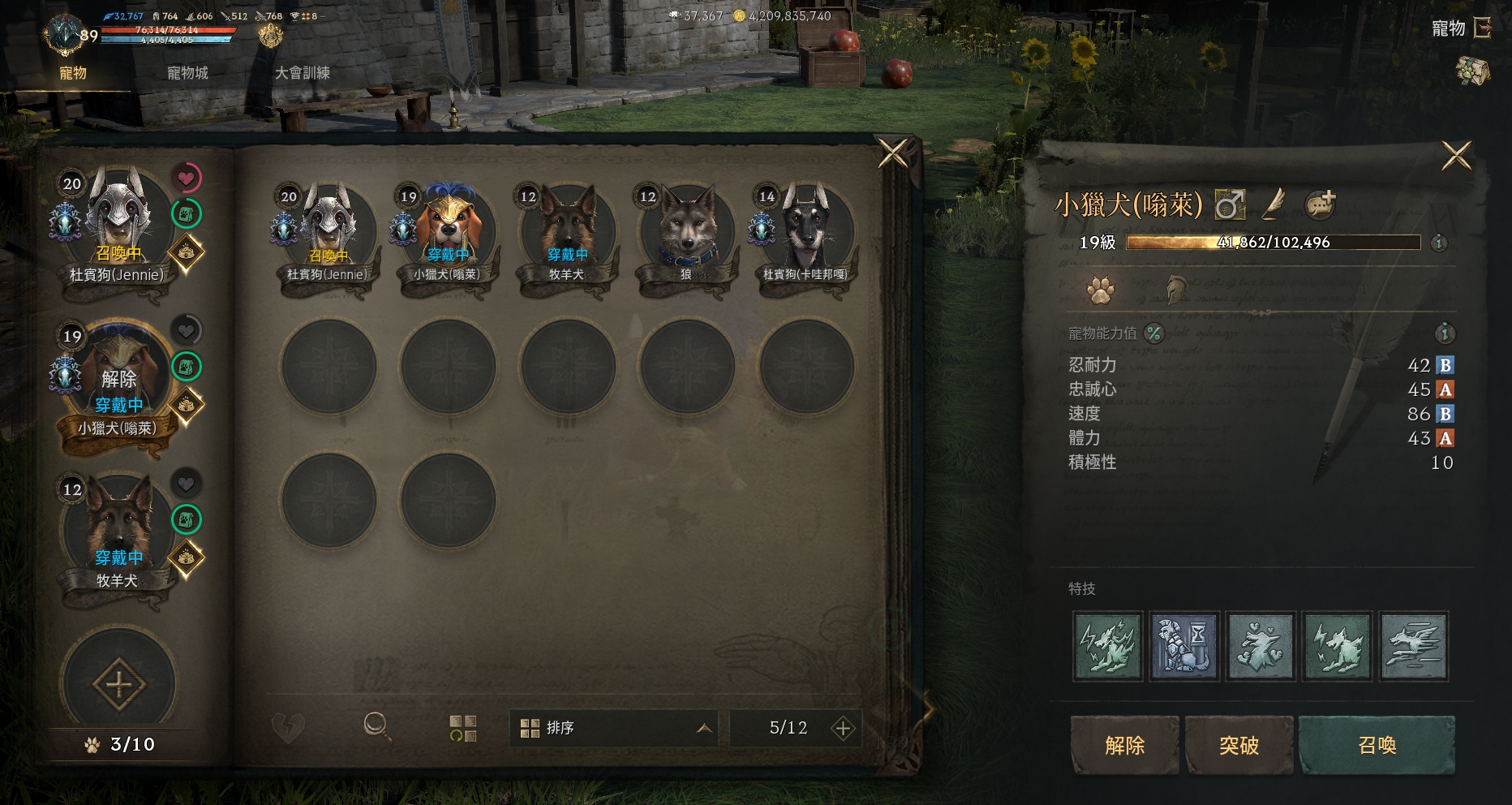The height and width of the screenshot is (805, 1512).
Task: Switch to the 寵物城 tab
Action: pos(187,73)
